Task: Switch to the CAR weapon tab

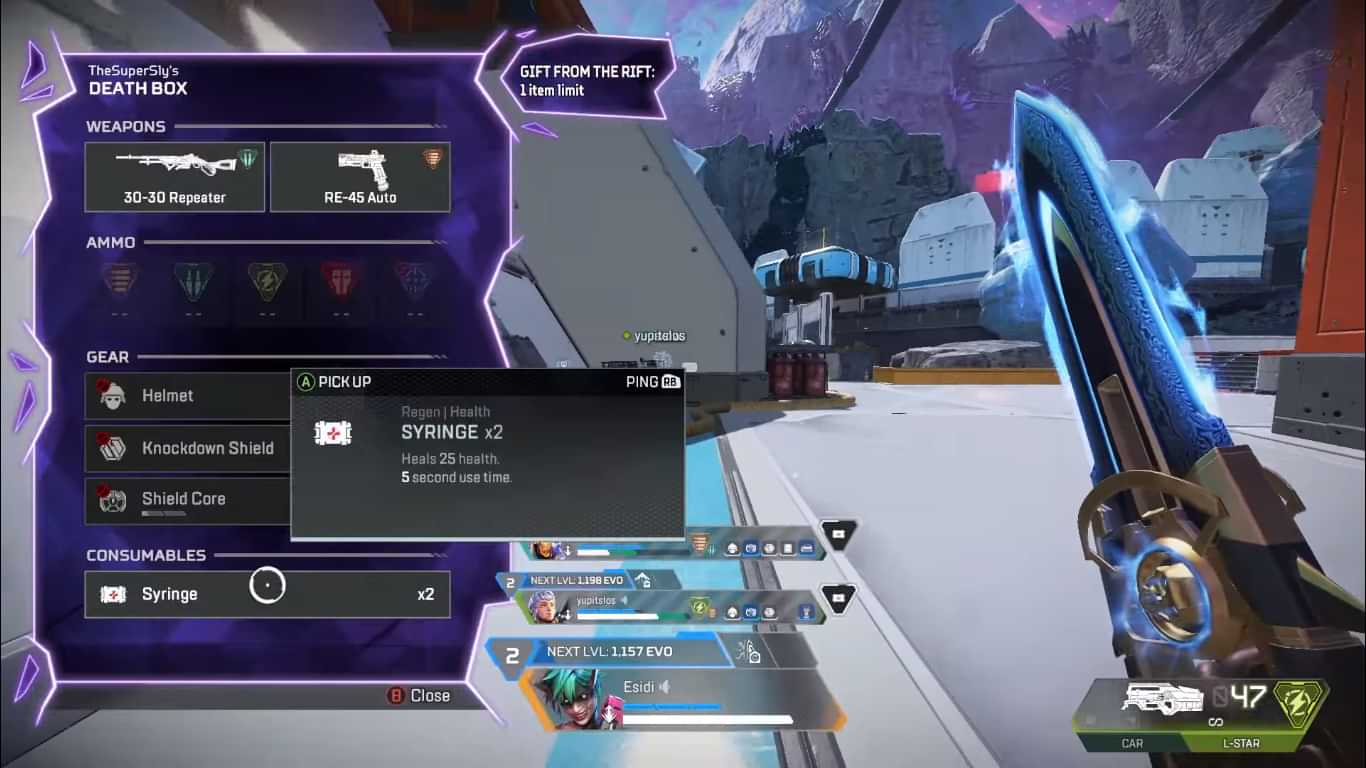Action: coord(1132,743)
